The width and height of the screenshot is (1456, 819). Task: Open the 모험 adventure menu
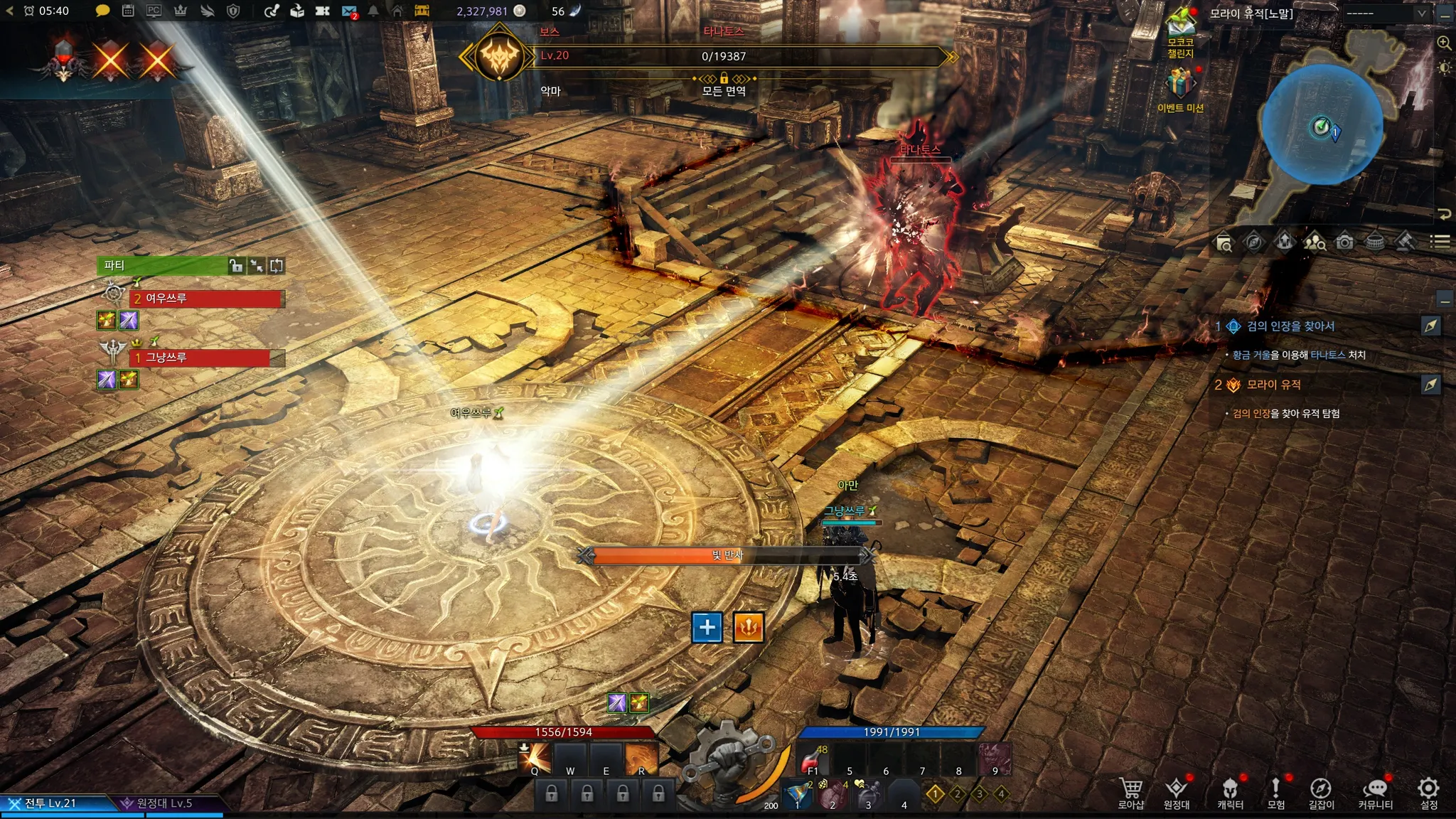point(1275,791)
